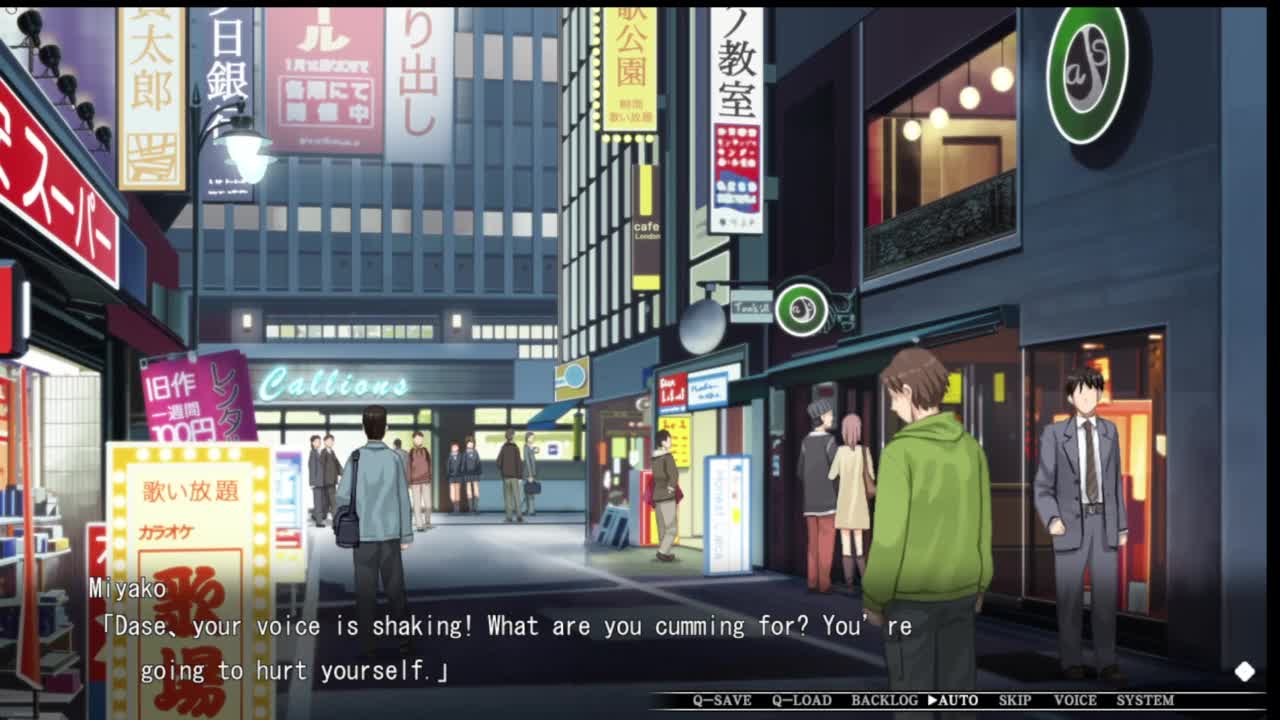
Task: Open the Q-SAVE quick save
Action: point(722,700)
